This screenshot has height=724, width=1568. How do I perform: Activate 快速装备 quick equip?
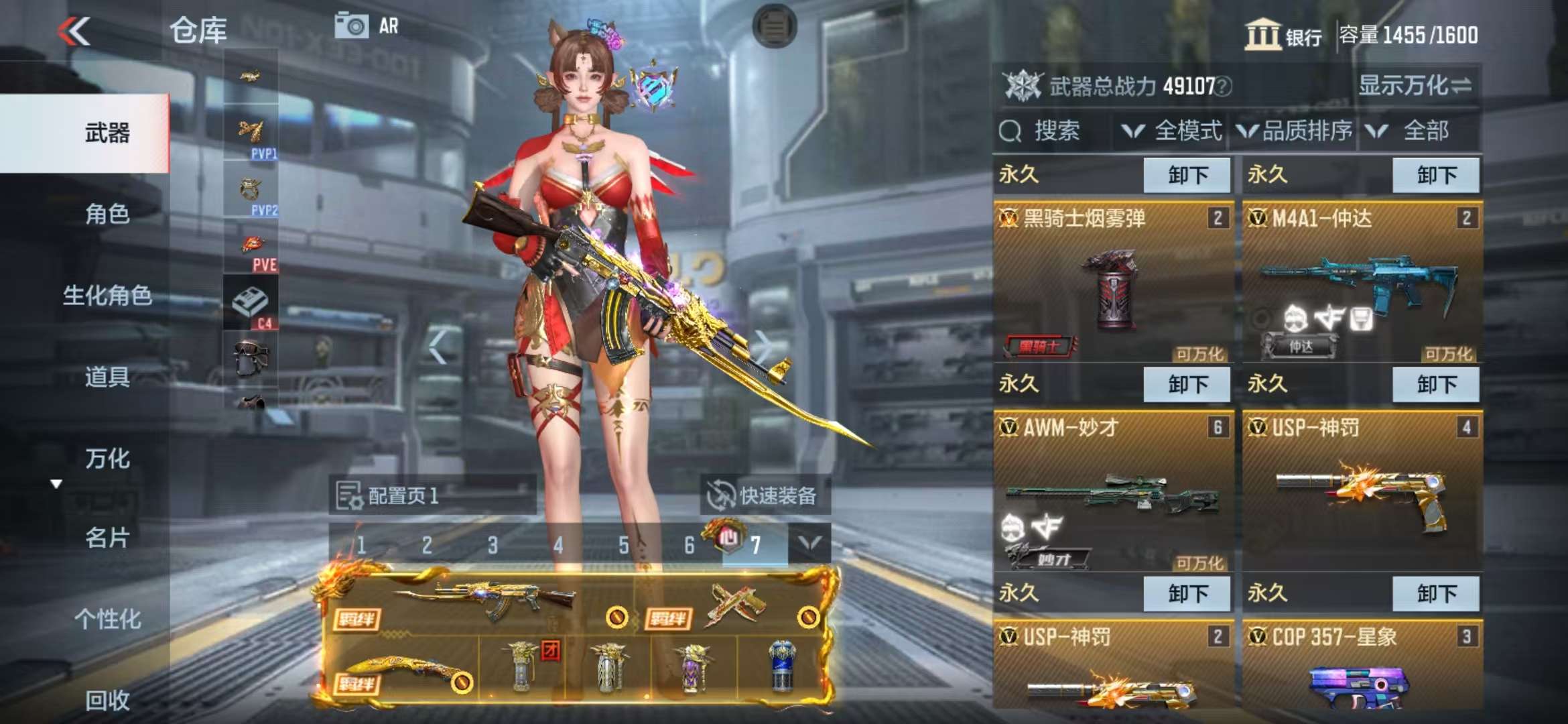click(x=764, y=495)
